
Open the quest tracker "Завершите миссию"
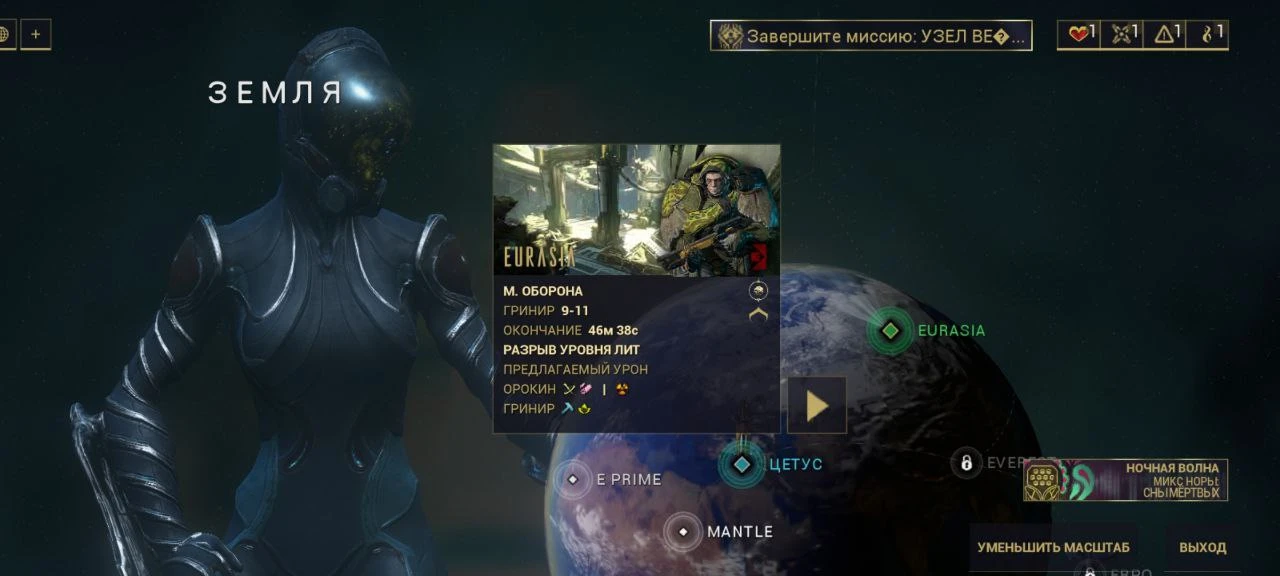[871, 36]
